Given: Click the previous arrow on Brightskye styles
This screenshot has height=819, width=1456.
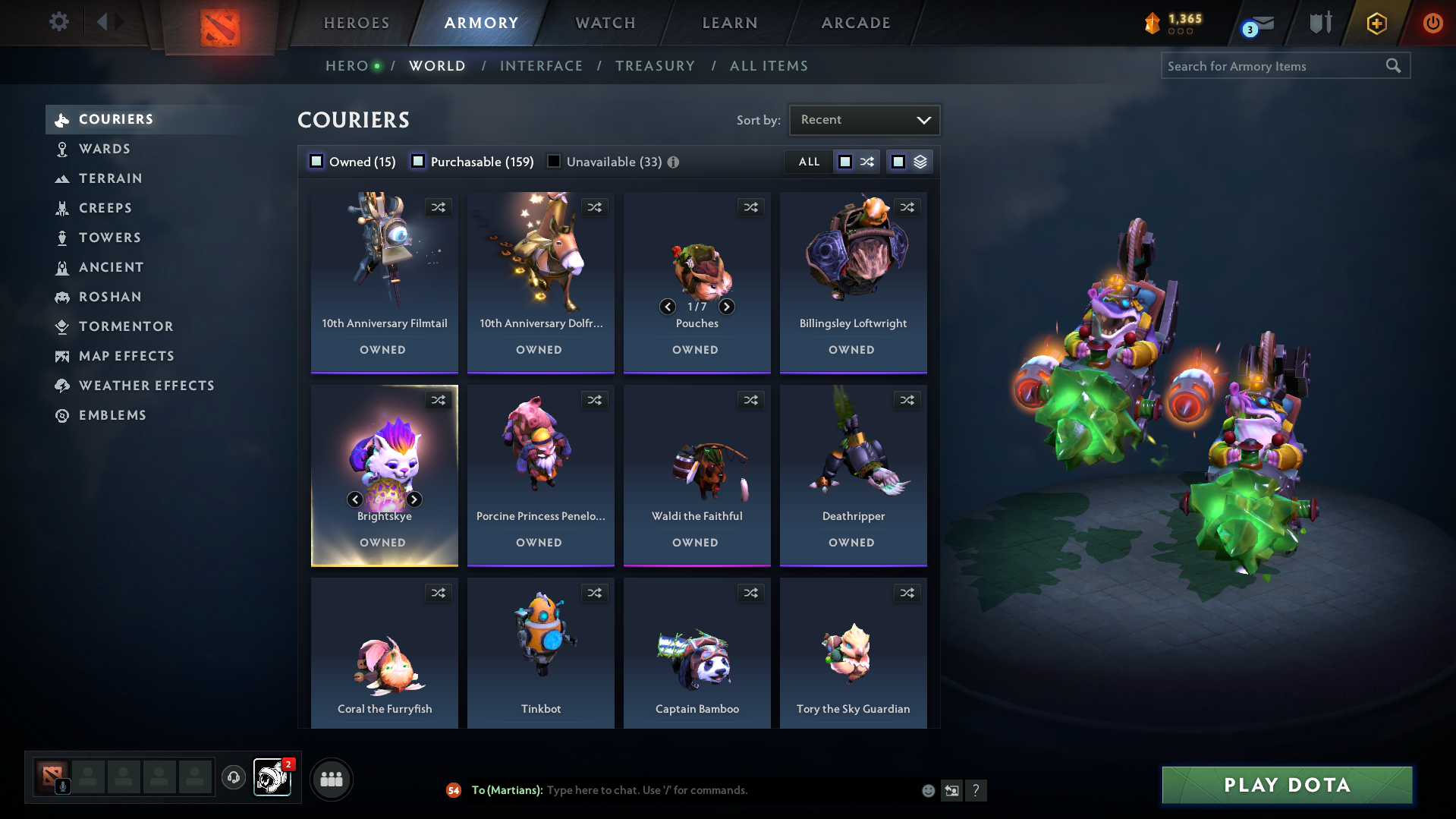Looking at the screenshot, I should click(354, 499).
